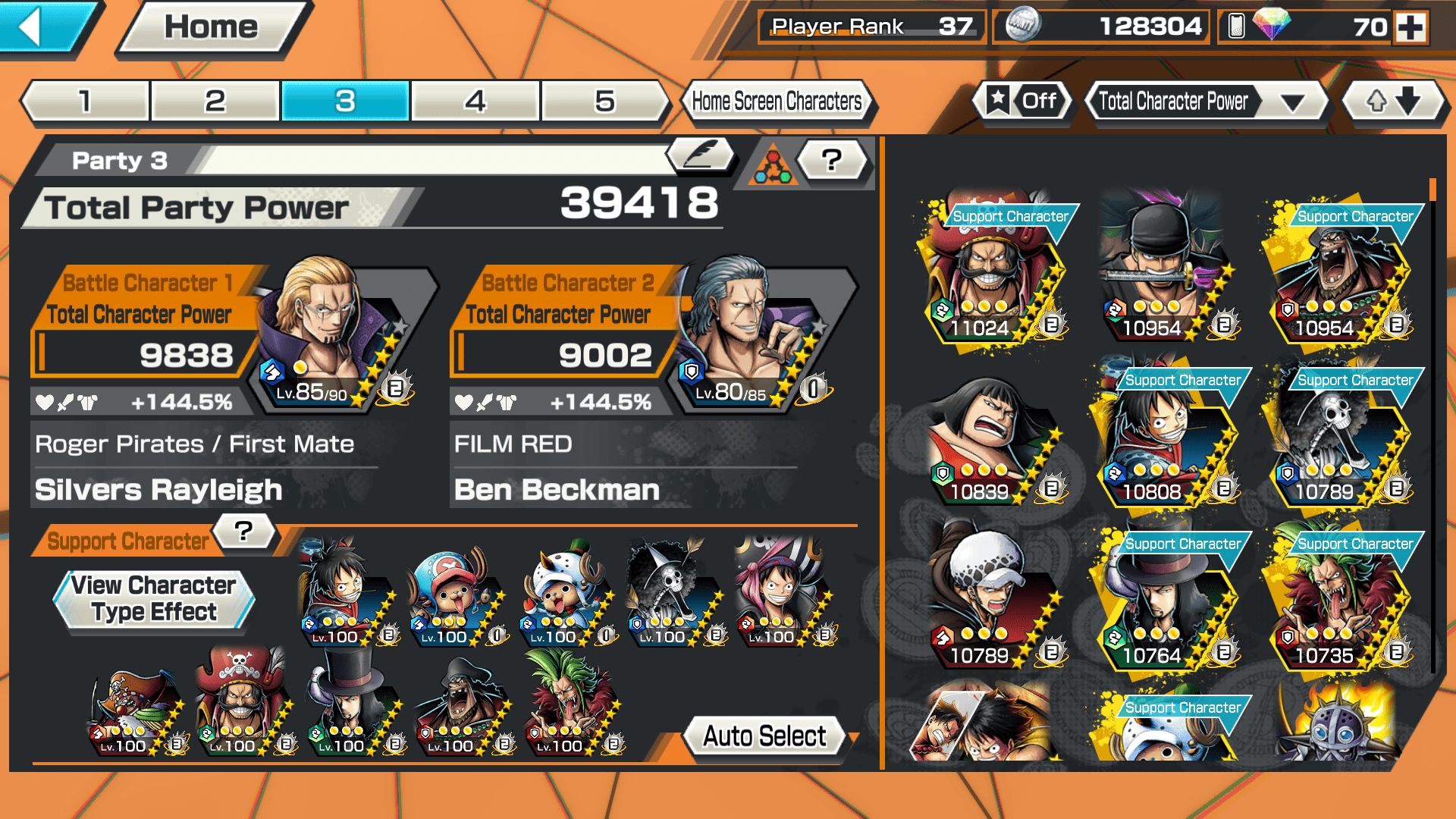
Task: Edit the party name with the quill button
Action: 700,155
